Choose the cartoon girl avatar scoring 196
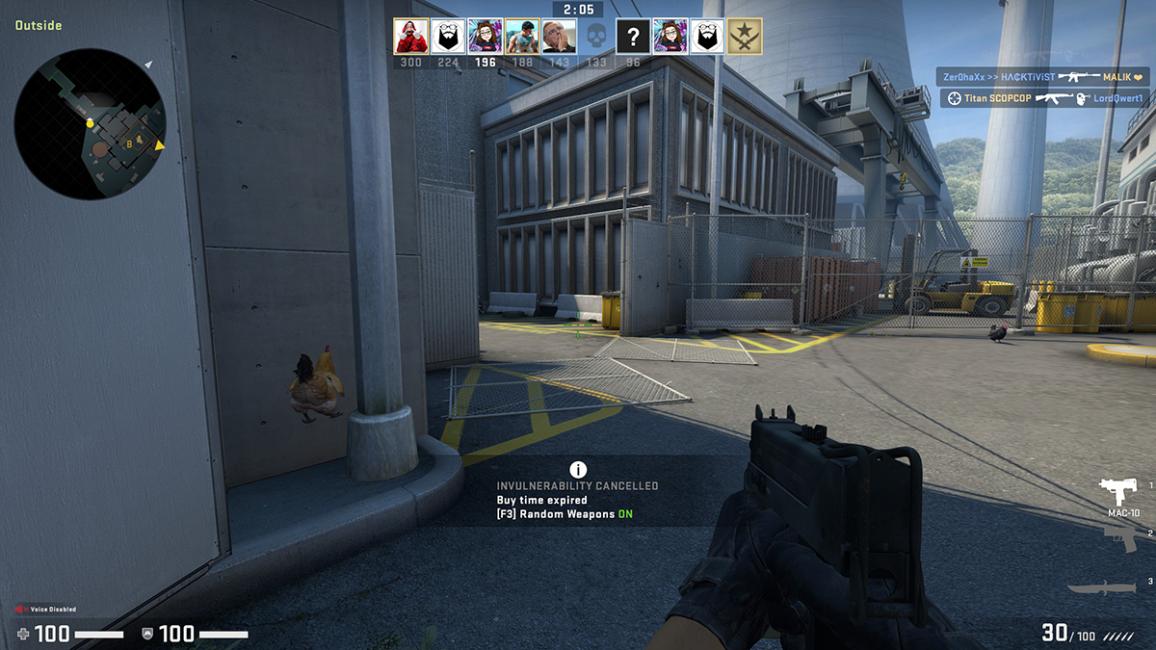 point(485,36)
